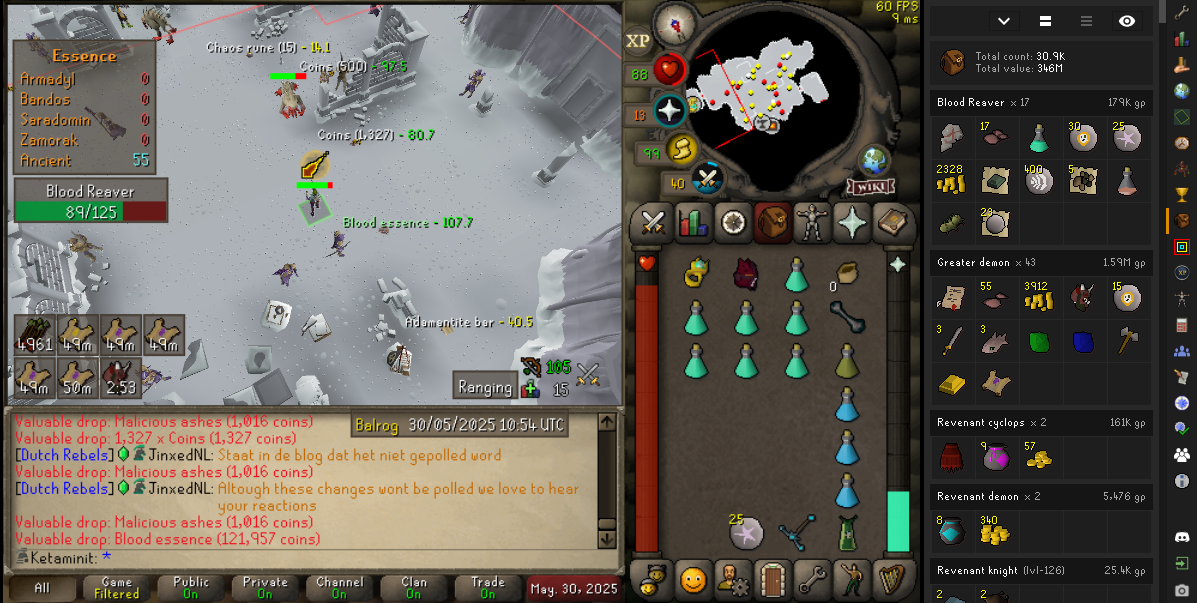This screenshot has height=603, width=1197.
Task: Open the Combat Options tab
Action: [653, 223]
